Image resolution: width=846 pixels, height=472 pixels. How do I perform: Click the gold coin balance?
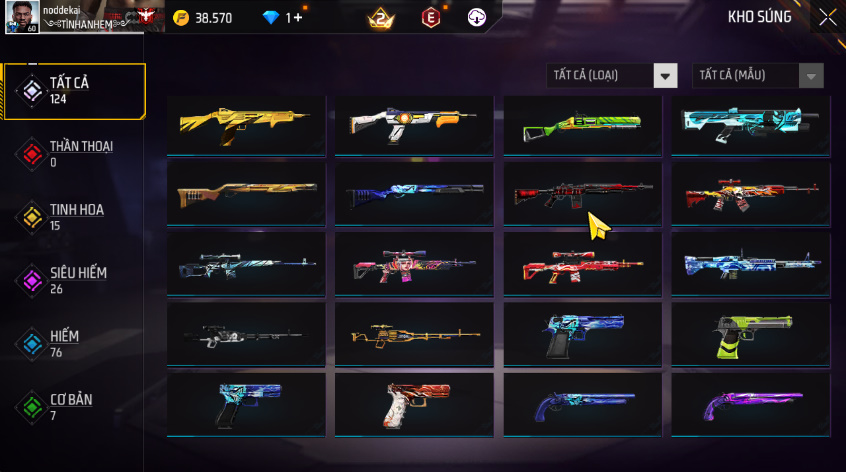point(203,18)
